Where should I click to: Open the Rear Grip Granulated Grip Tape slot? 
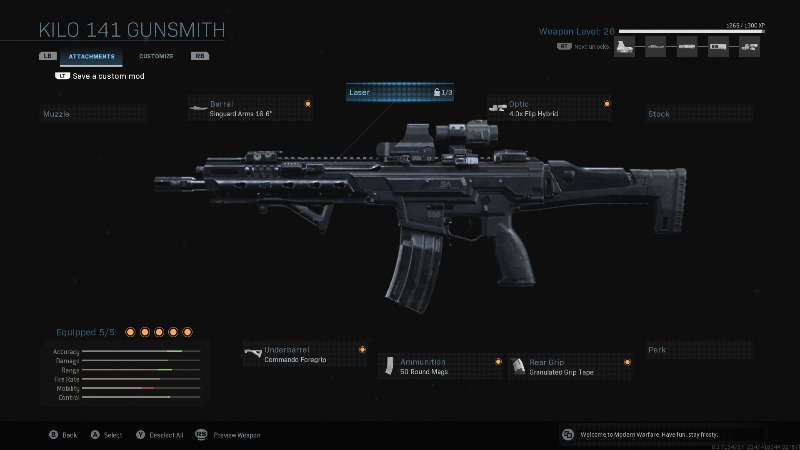pos(570,366)
